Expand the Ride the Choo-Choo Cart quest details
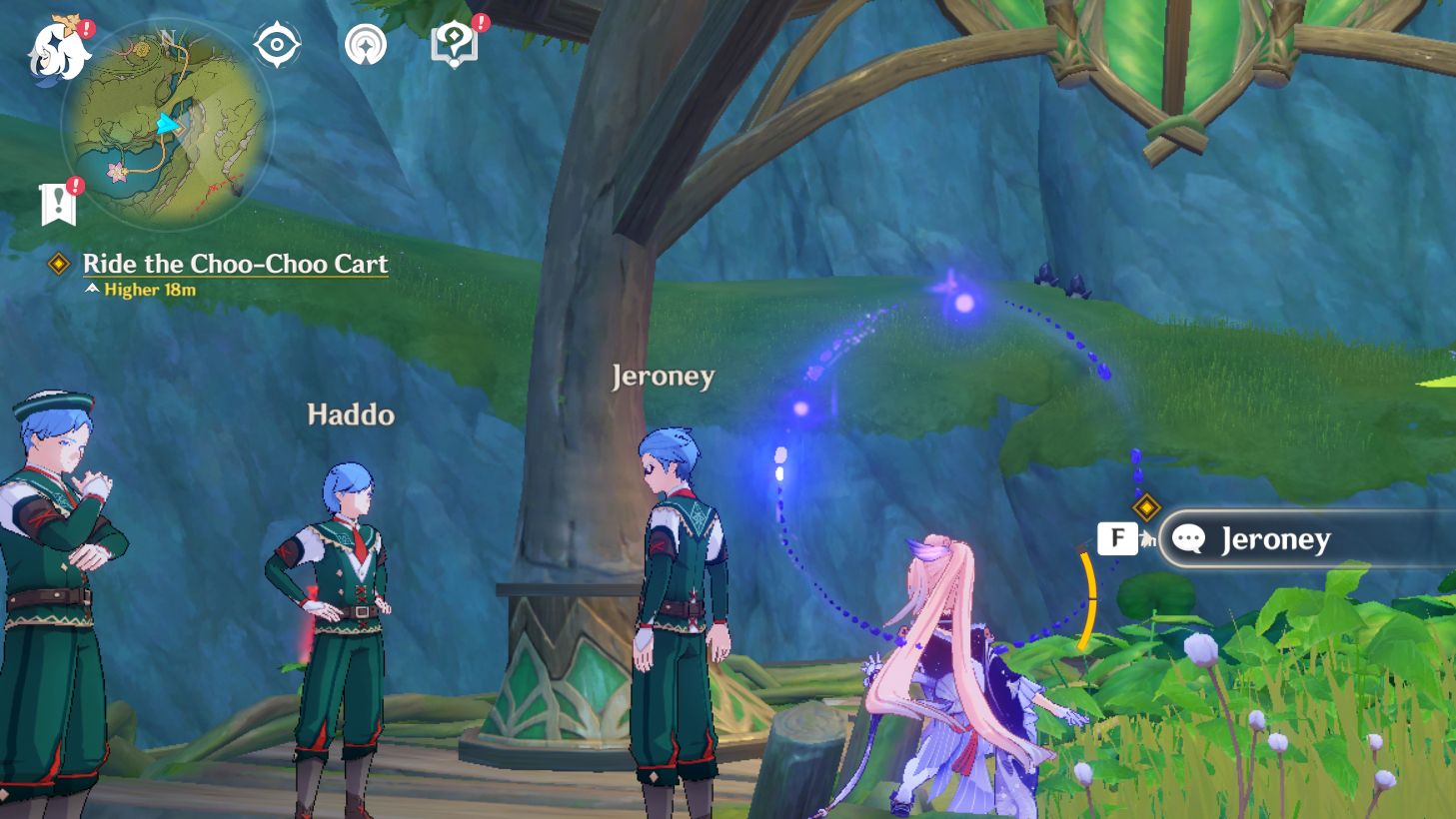The height and width of the screenshot is (819, 1456). (x=235, y=264)
